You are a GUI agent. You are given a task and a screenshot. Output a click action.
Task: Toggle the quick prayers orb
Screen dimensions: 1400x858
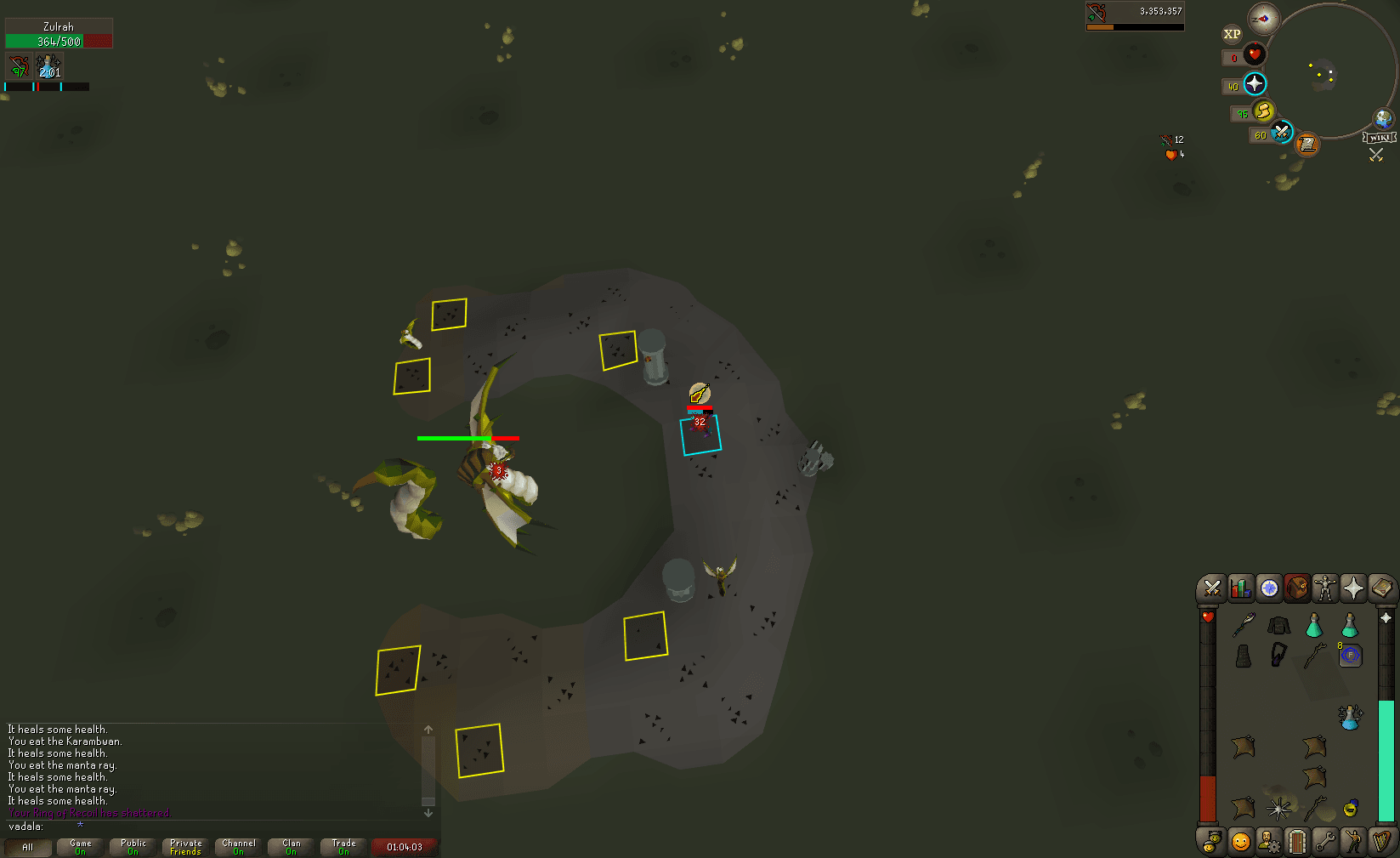[x=1255, y=84]
